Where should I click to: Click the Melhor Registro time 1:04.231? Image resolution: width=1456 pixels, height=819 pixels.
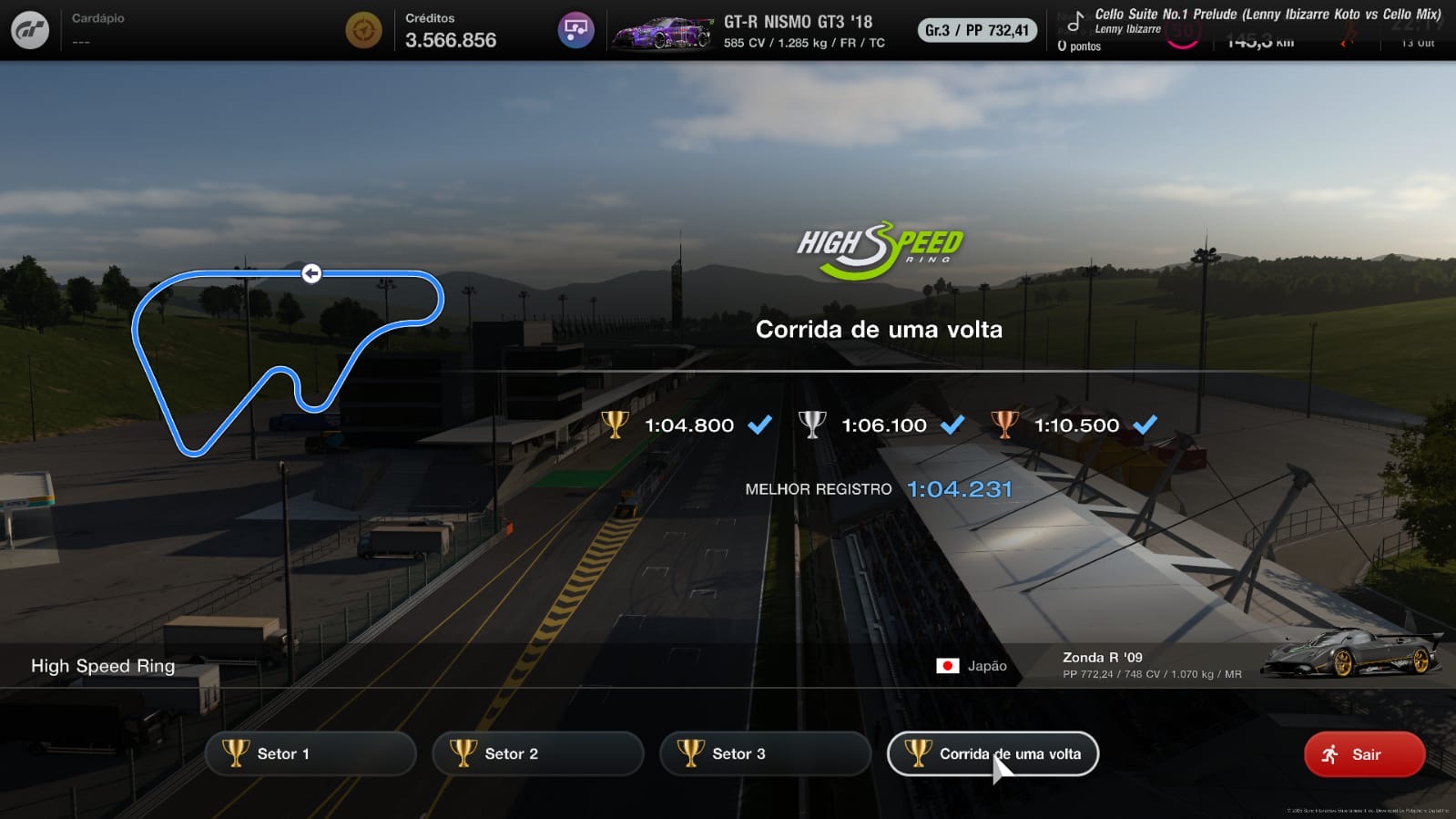(x=961, y=488)
